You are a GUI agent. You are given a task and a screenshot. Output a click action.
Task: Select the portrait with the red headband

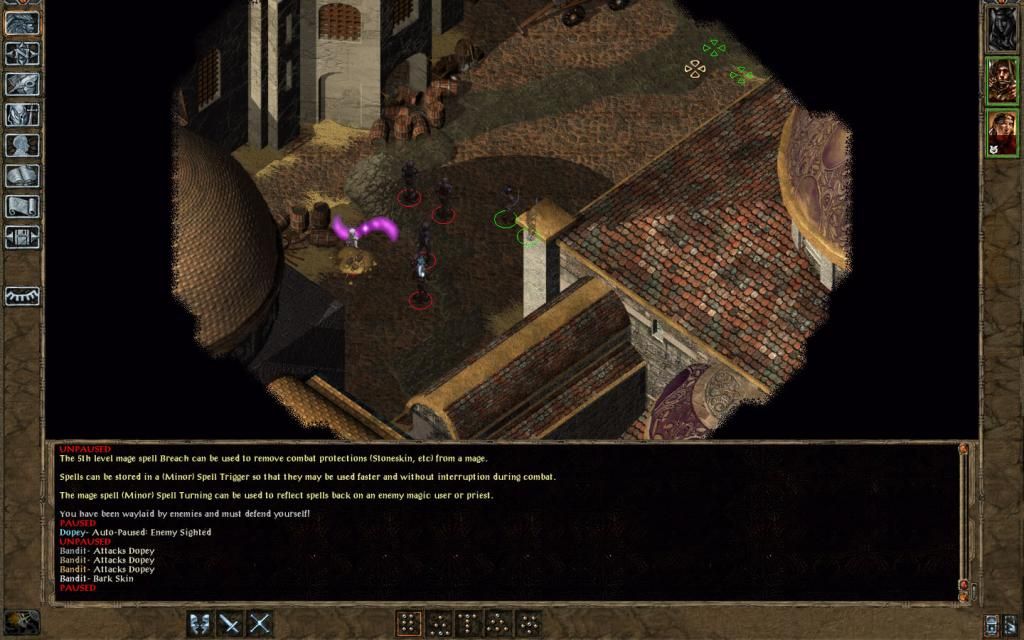coord(1002,132)
